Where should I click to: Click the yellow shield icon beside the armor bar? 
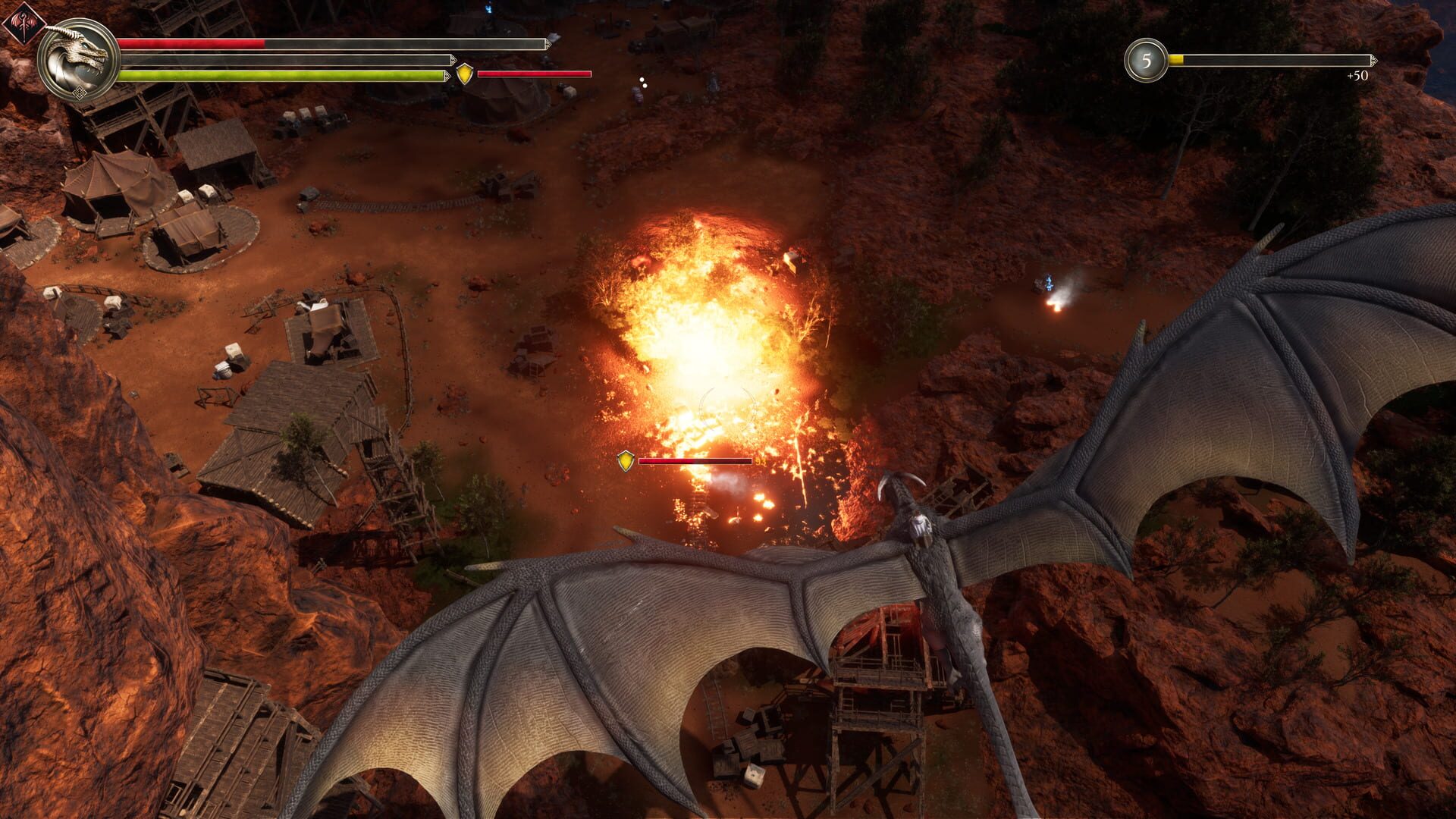coord(464,74)
